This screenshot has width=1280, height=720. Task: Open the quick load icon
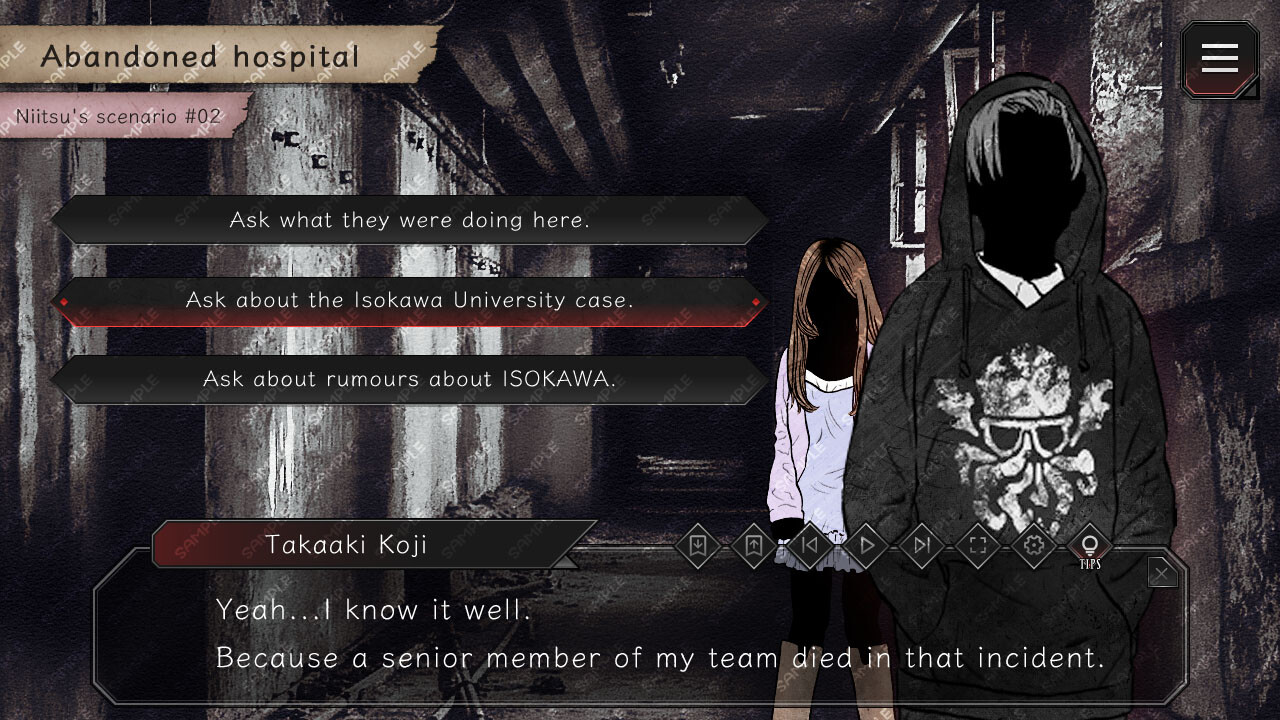[753, 546]
